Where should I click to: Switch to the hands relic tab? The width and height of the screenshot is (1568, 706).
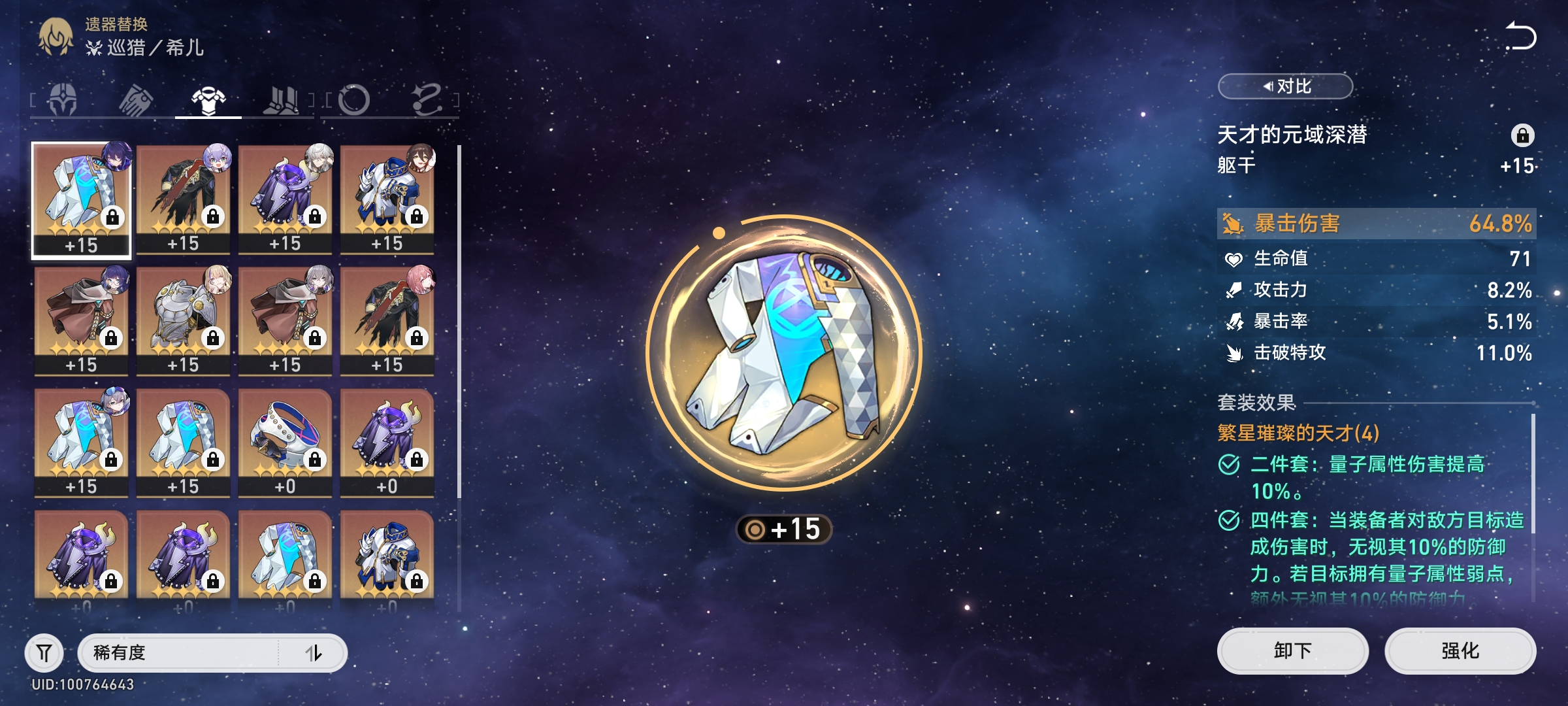(136, 100)
